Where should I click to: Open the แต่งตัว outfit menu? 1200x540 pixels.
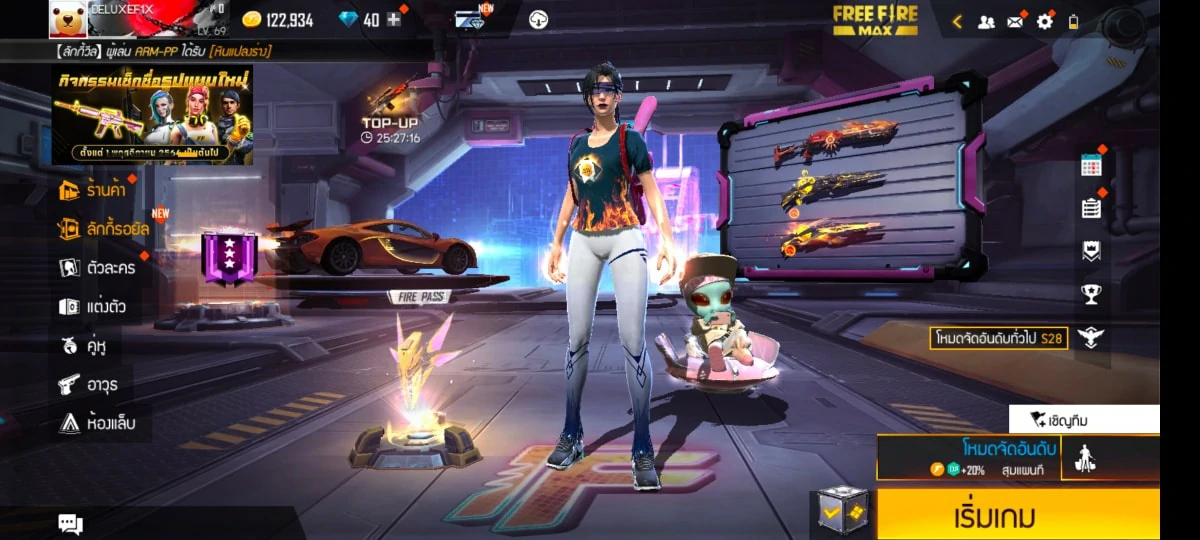click(92, 307)
